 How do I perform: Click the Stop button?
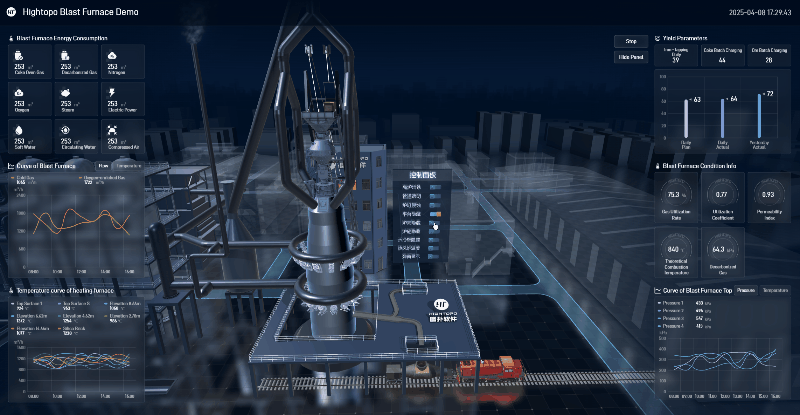click(x=630, y=41)
